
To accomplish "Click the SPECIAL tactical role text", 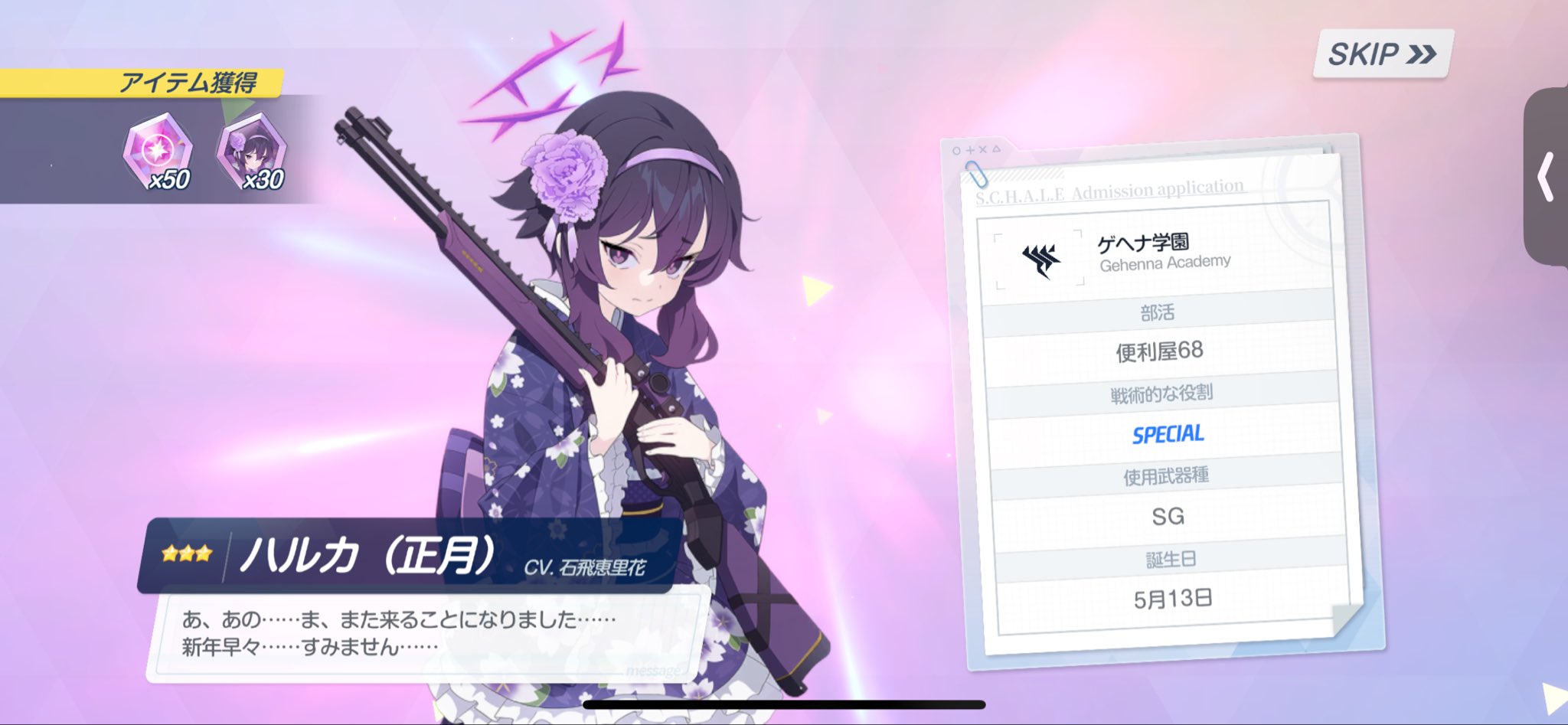I will (x=1167, y=435).
